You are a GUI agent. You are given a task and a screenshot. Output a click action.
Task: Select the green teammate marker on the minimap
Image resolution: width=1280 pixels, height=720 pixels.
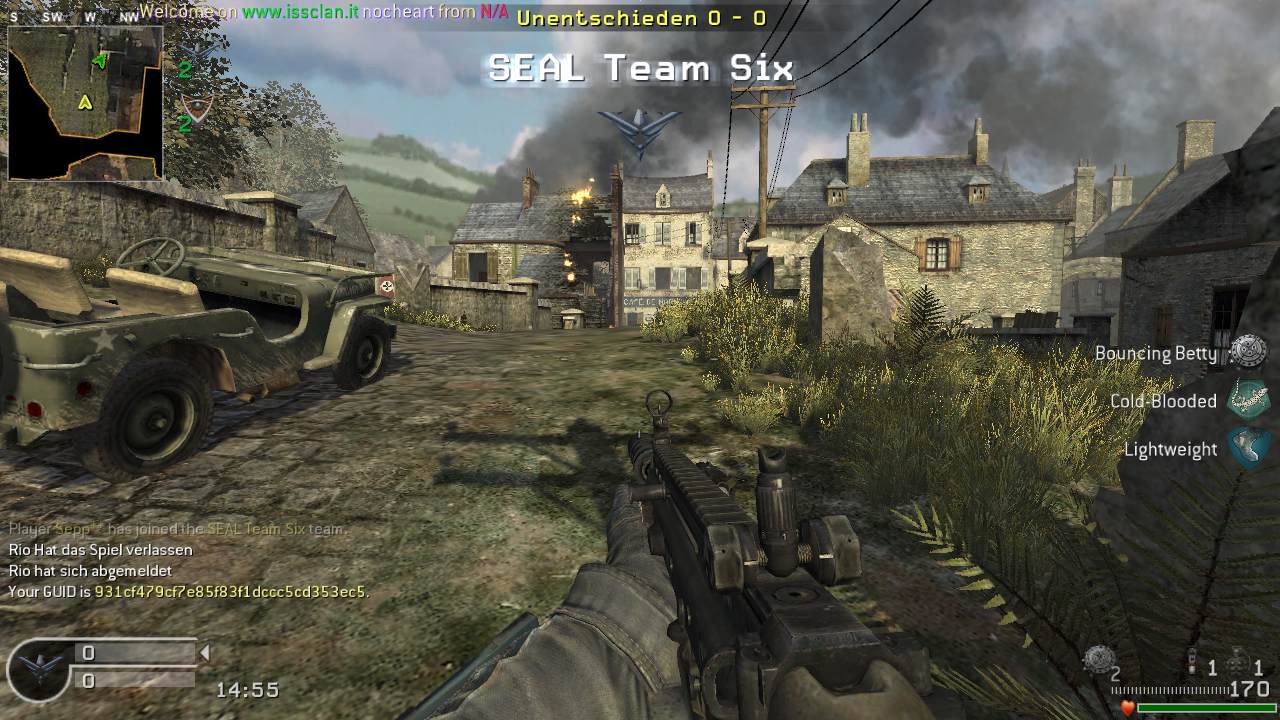99,61
